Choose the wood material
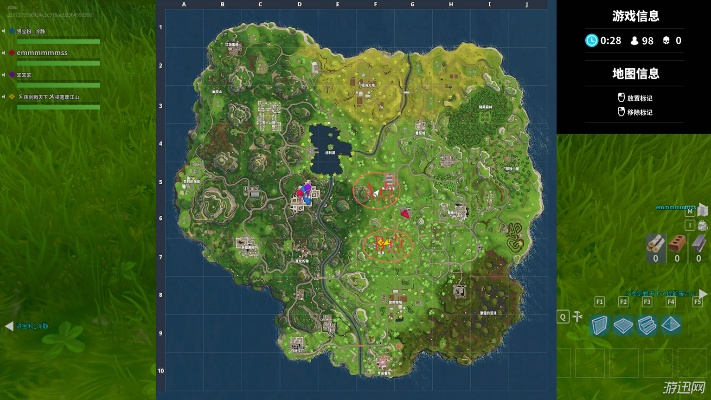This screenshot has height=400, width=711. [655, 243]
